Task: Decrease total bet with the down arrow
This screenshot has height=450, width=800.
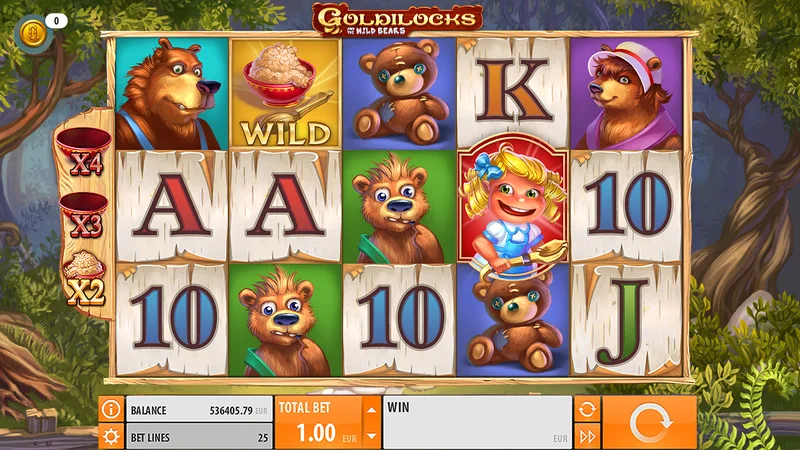Action: pos(371,436)
